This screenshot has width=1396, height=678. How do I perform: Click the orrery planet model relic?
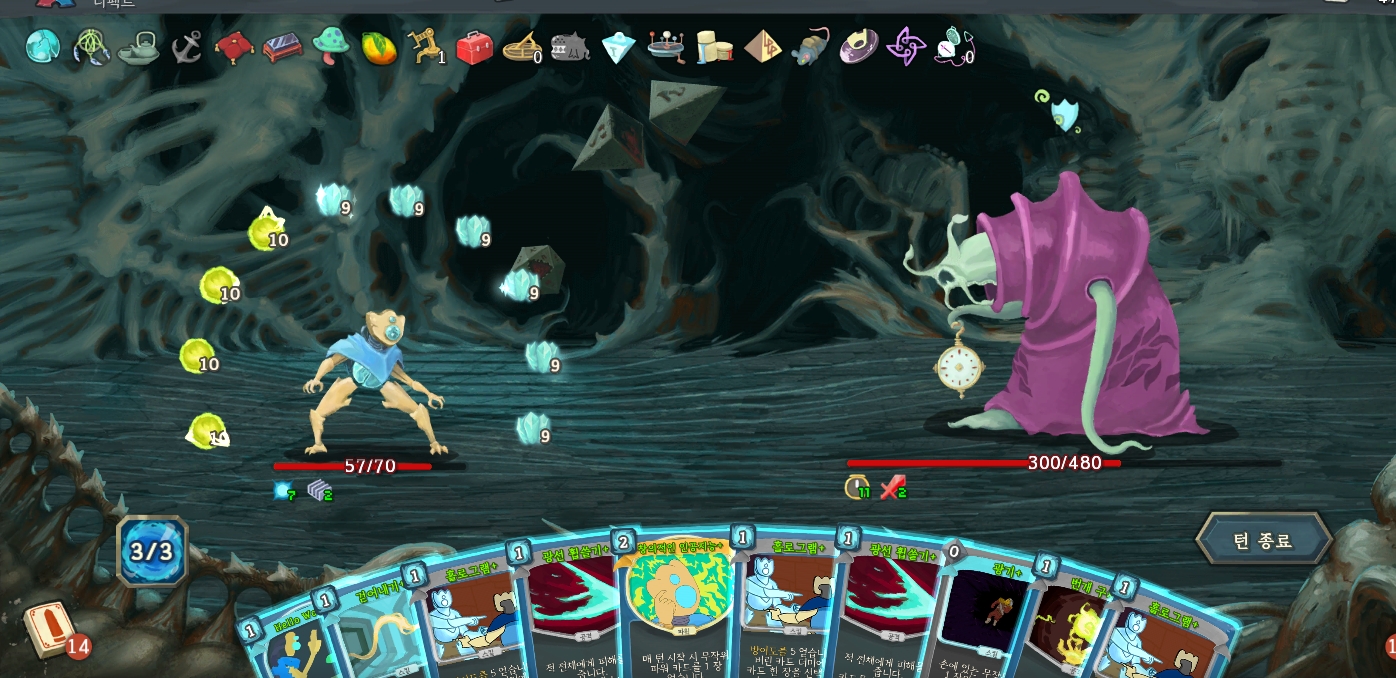point(665,47)
